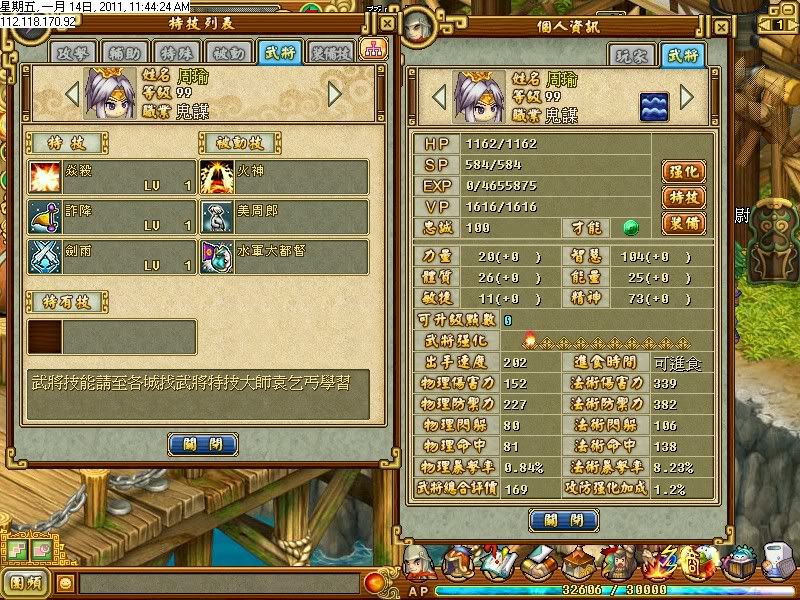
Task: Open the 特技 button in 個人資訊
Action: 683,197
